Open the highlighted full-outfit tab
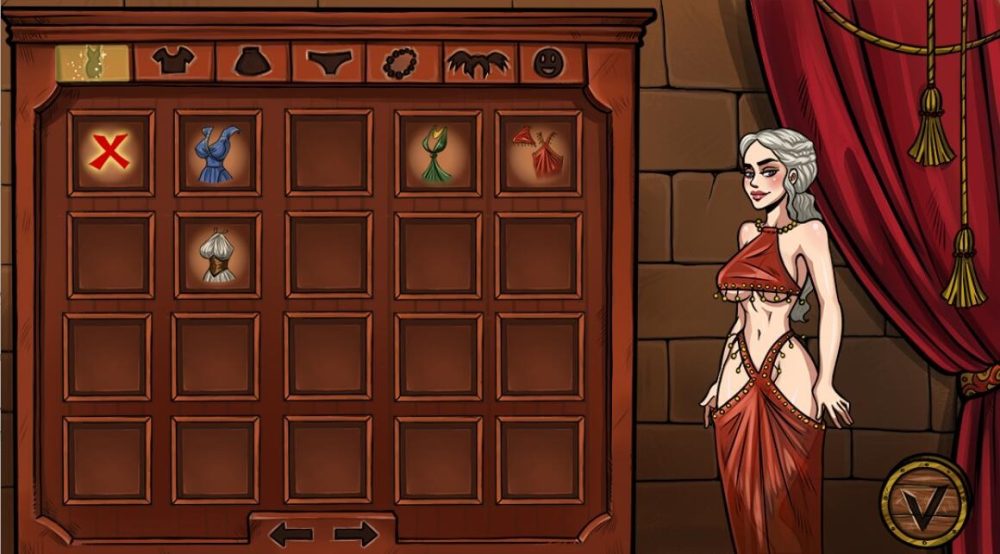The width and height of the screenshot is (1000, 554). coord(91,62)
